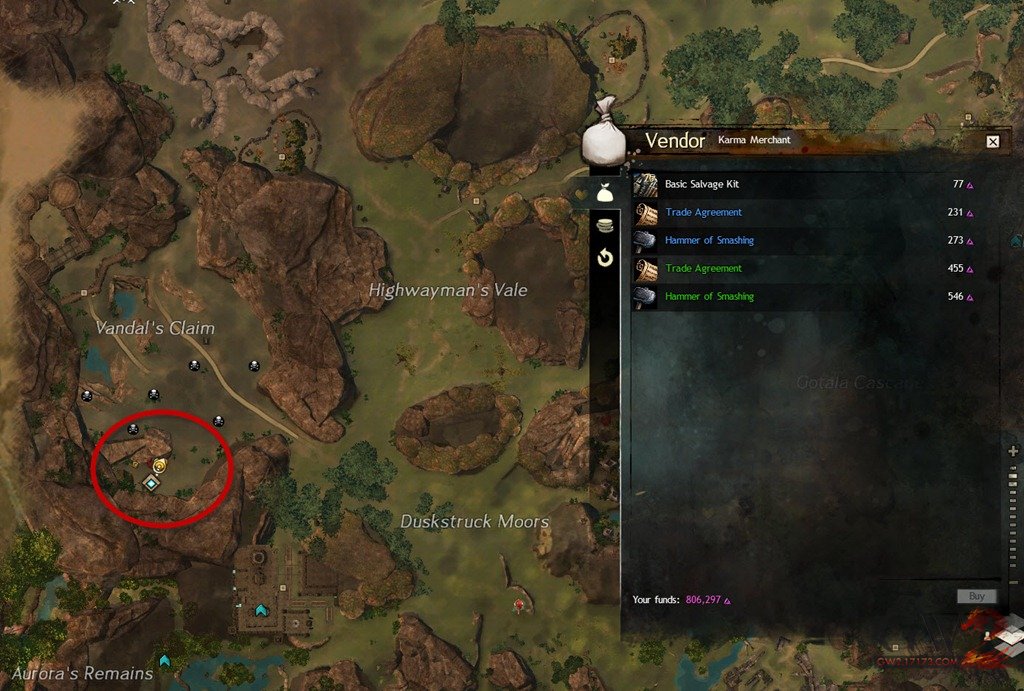Open the vendor's karma bag tab
This screenshot has width=1024, height=691.
pos(604,195)
